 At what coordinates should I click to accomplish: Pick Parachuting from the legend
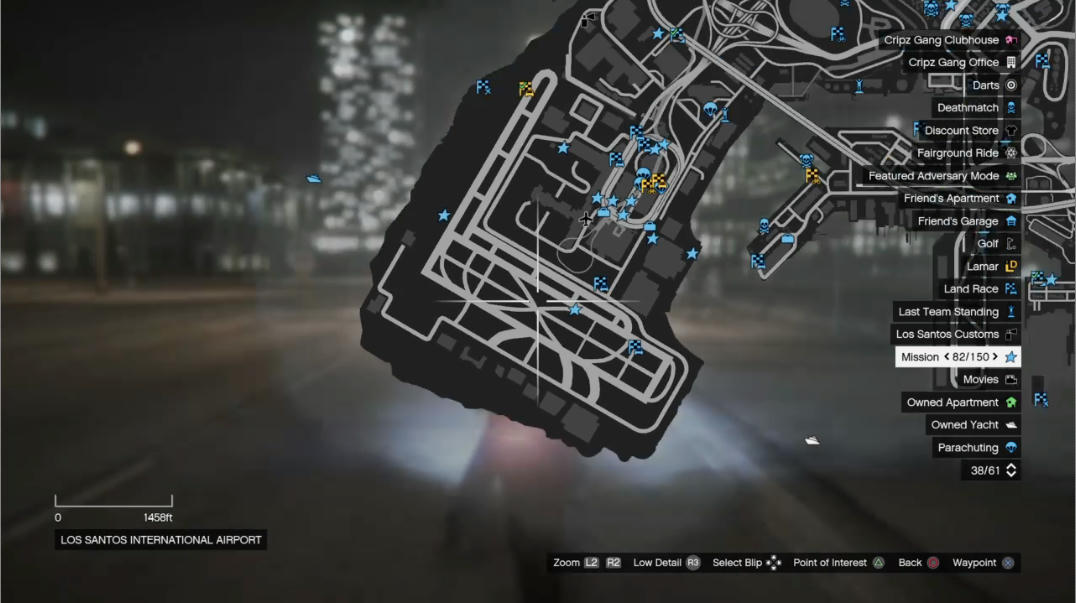(975, 448)
